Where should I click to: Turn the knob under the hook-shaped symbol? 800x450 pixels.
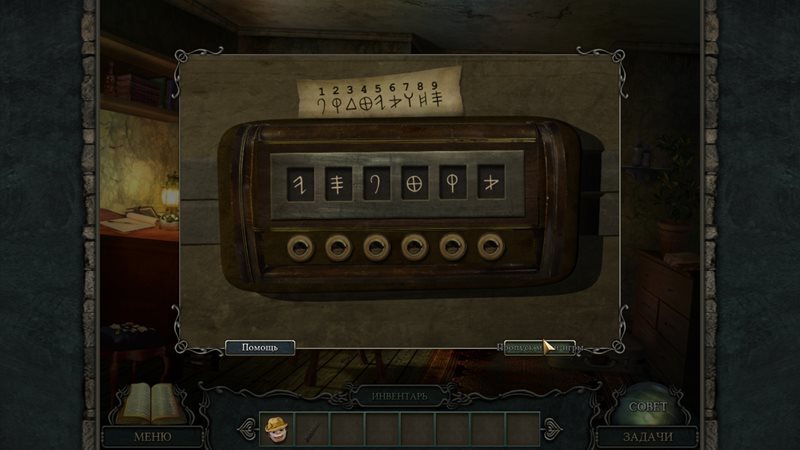click(x=375, y=246)
